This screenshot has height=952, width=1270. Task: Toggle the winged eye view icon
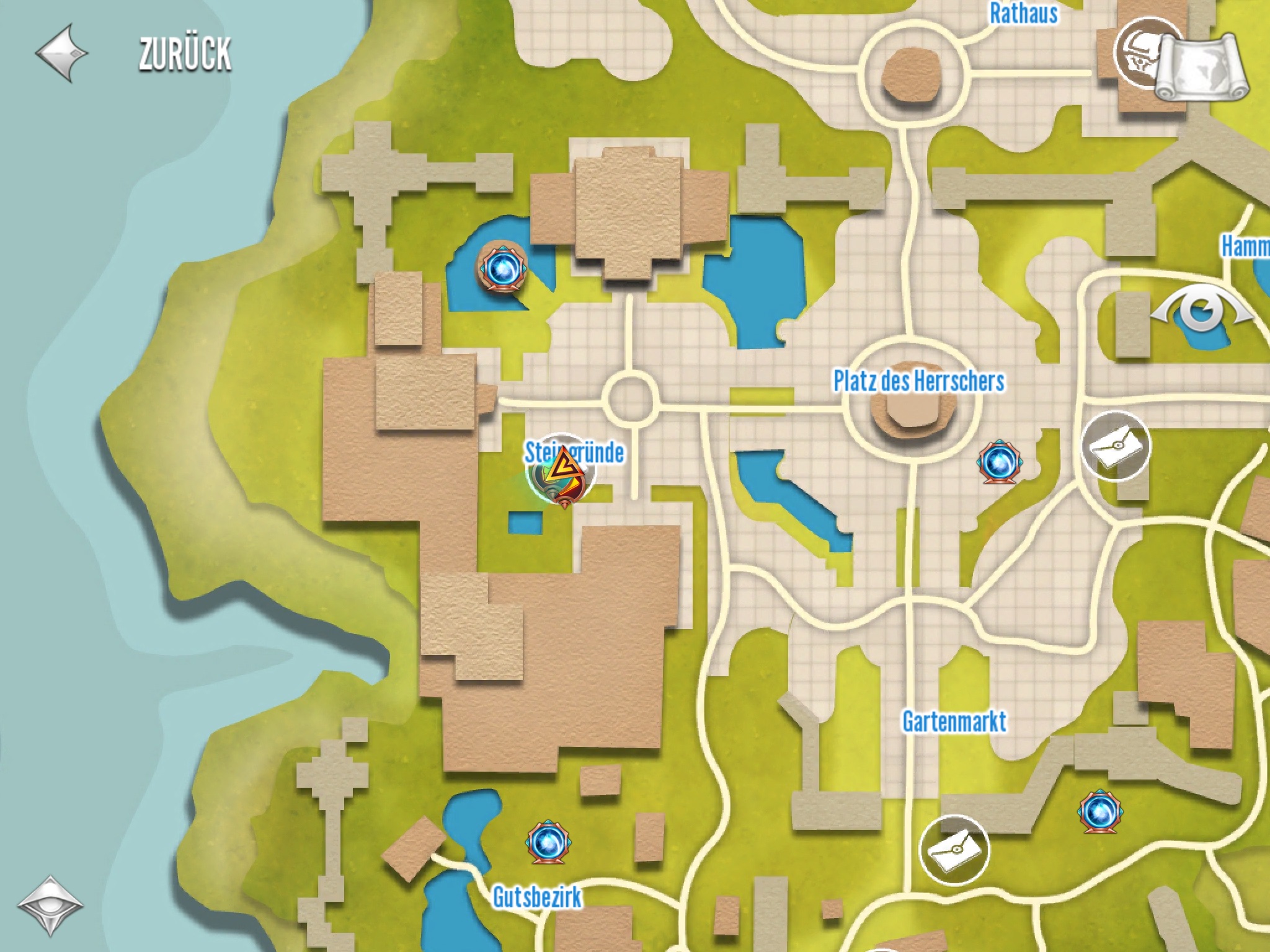coord(1202,310)
